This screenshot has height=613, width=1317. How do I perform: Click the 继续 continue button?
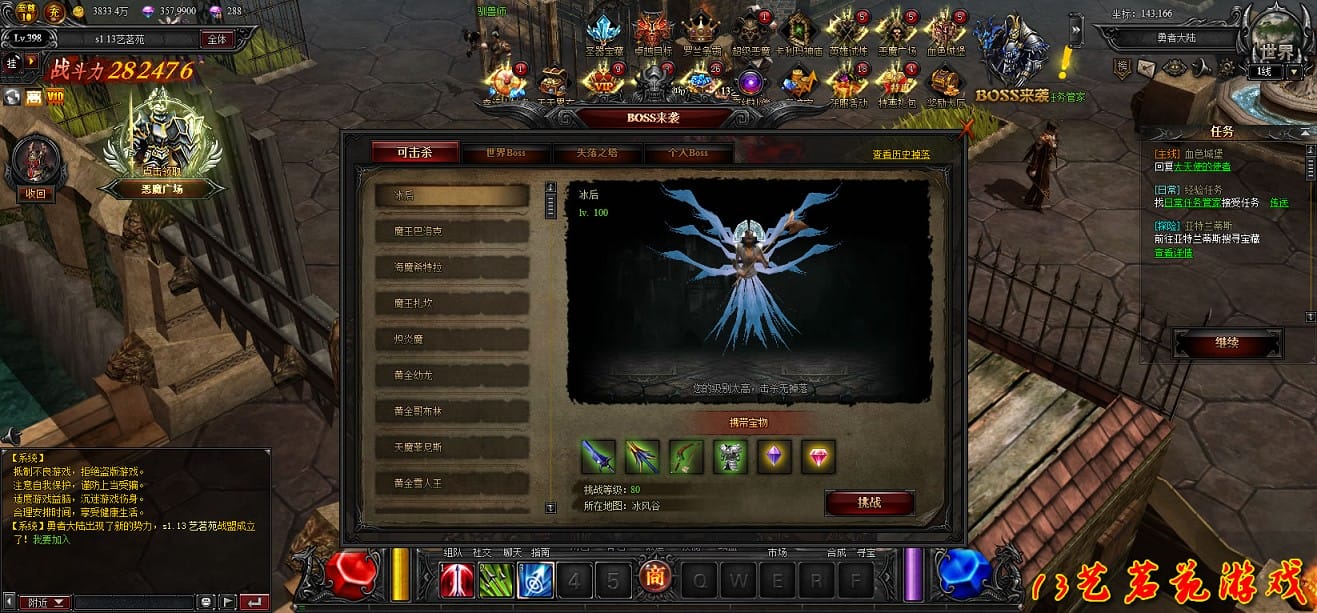[1227, 343]
